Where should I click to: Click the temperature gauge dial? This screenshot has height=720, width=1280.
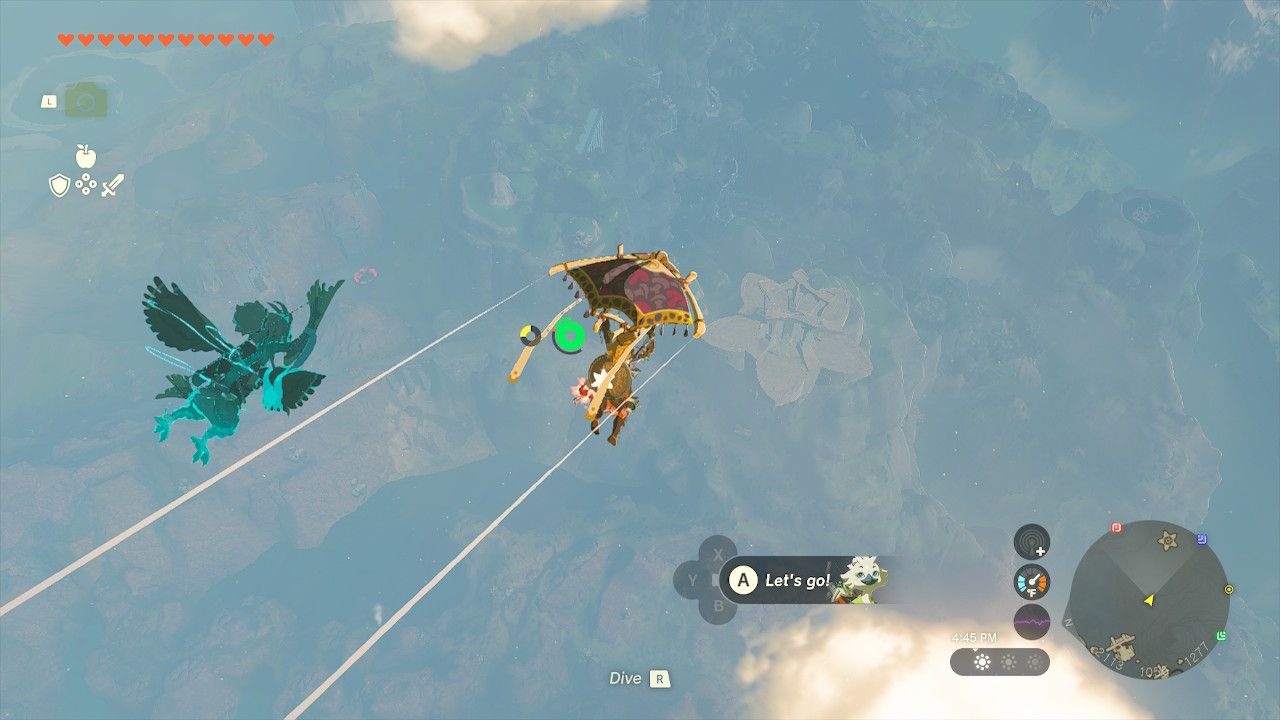coord(1031,581)
